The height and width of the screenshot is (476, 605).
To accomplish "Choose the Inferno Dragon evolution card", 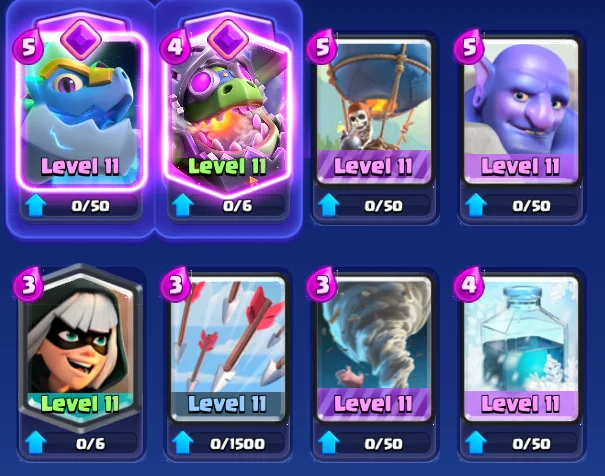I will point(227,110).
